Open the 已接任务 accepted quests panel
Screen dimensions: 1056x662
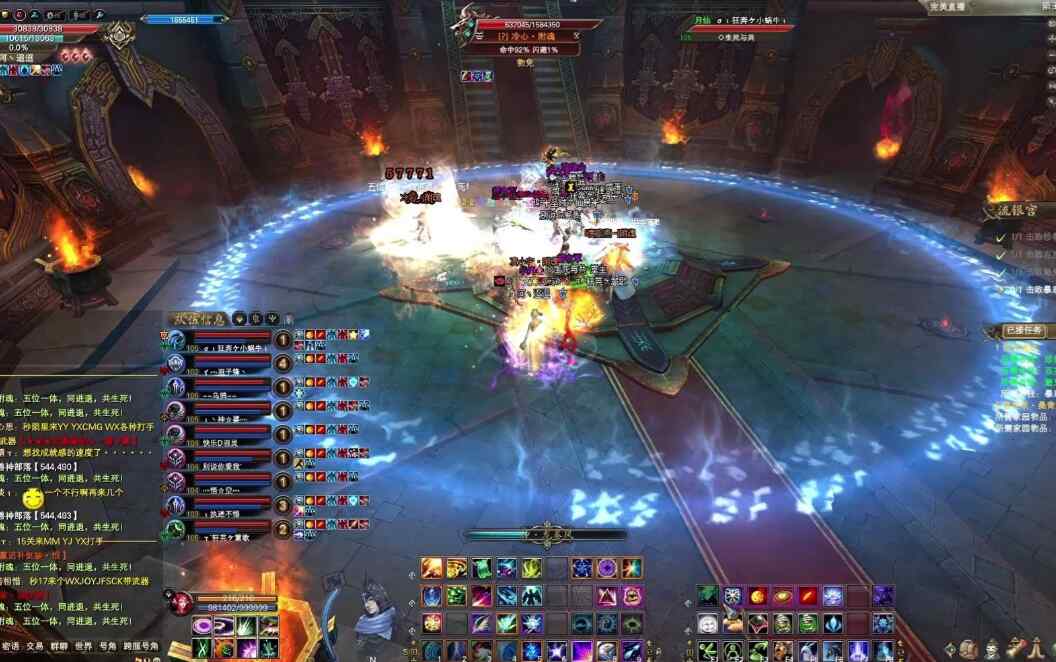[x=1021, y=330]
